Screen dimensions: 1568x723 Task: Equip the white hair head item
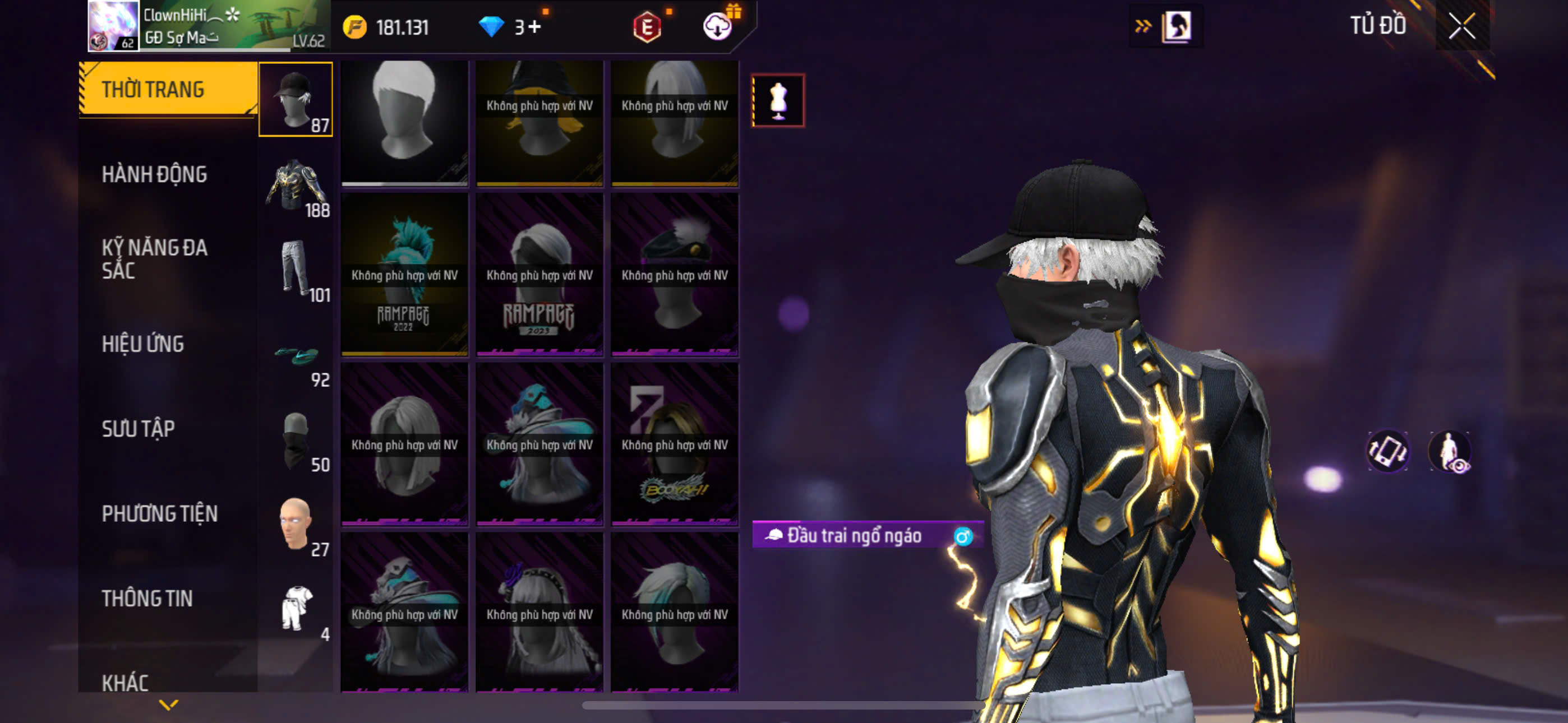coord(404,122)
